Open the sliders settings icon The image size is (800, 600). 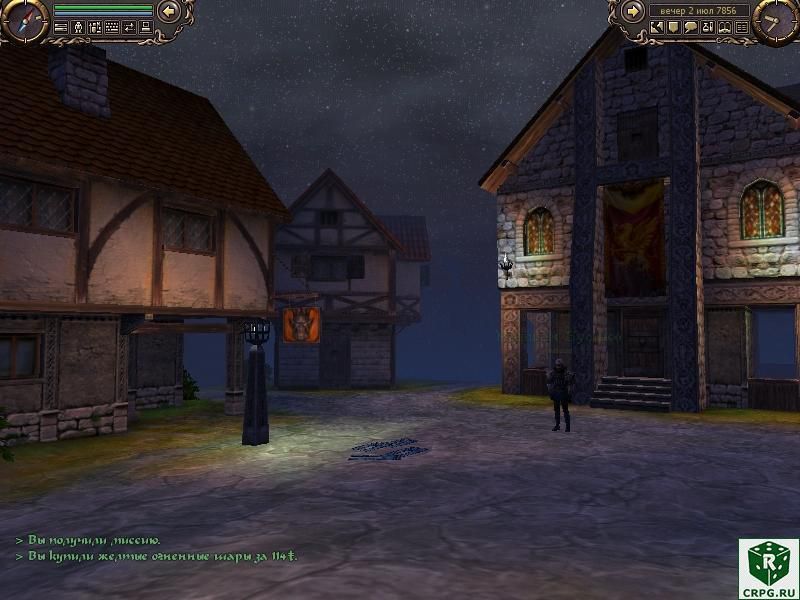coord(95,27)
